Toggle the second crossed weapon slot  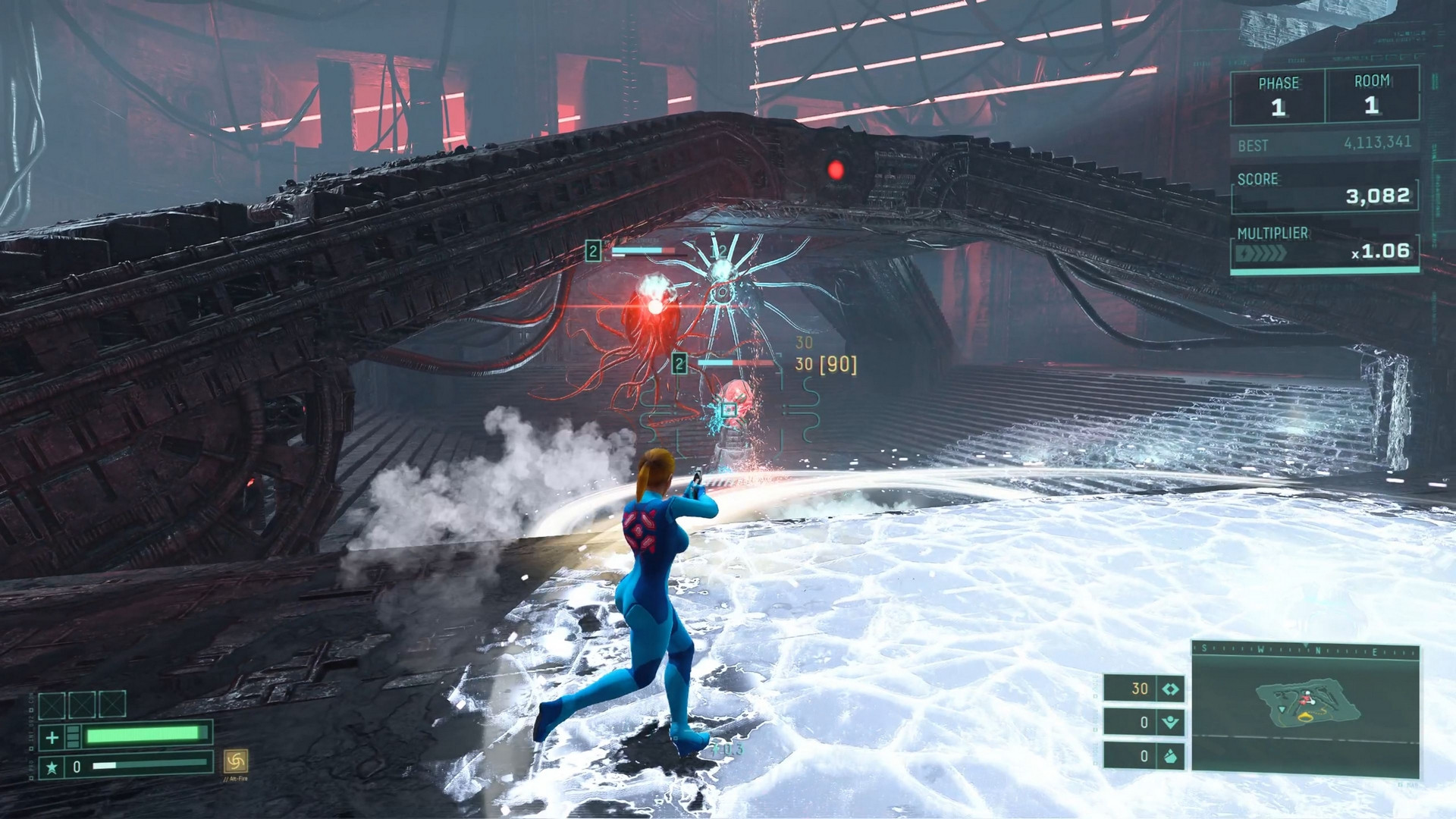pos(82,704)
